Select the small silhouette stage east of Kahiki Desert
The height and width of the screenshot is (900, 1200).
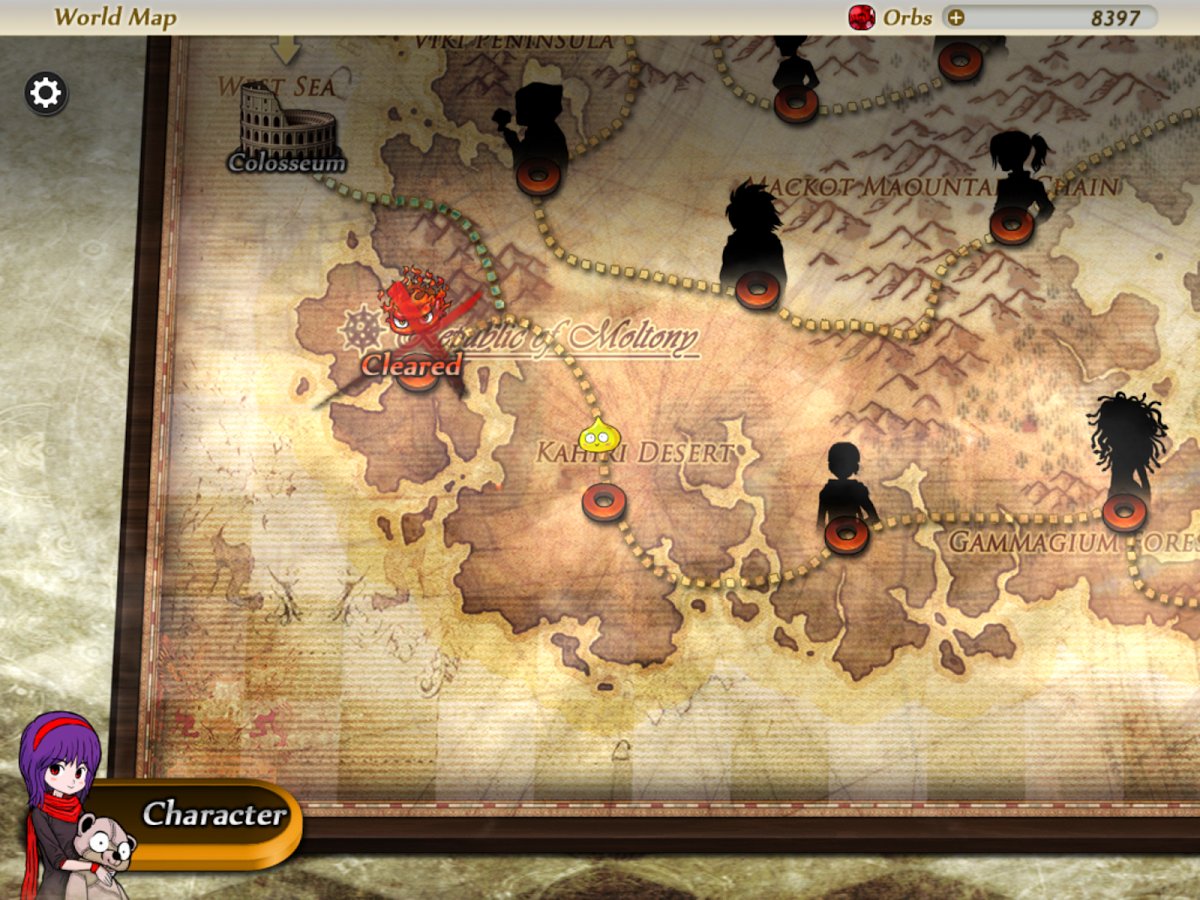coord(846,533)
